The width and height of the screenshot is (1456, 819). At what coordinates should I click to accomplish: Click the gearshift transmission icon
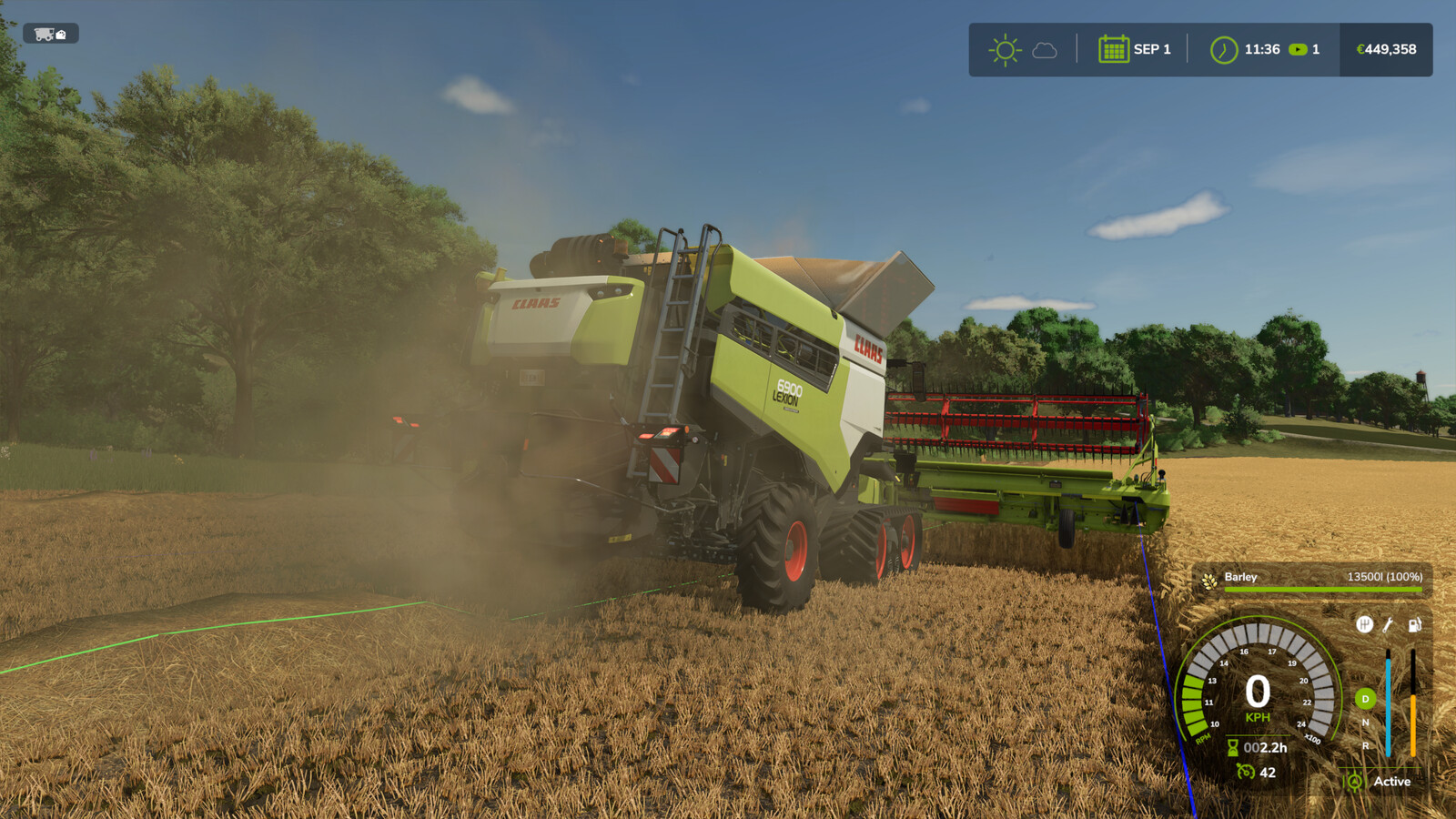(x=1364, y=624)
